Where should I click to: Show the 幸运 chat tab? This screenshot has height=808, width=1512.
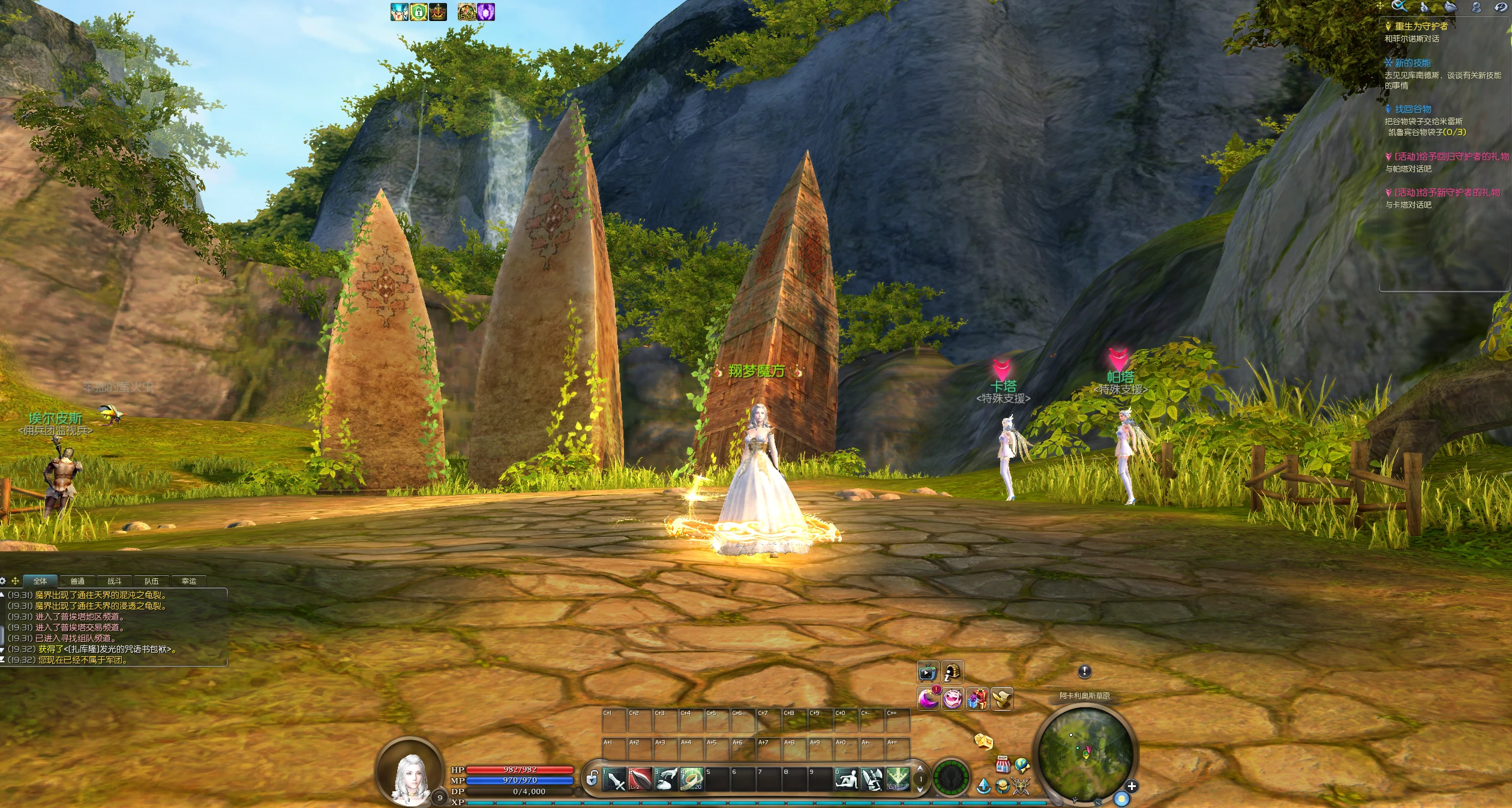click(188, 581)
